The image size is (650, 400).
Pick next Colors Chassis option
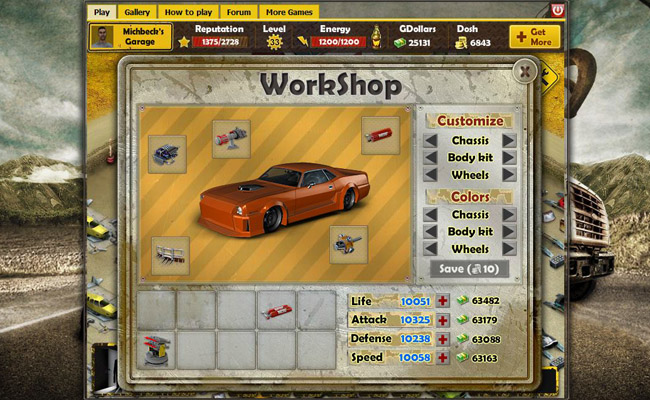509,214
